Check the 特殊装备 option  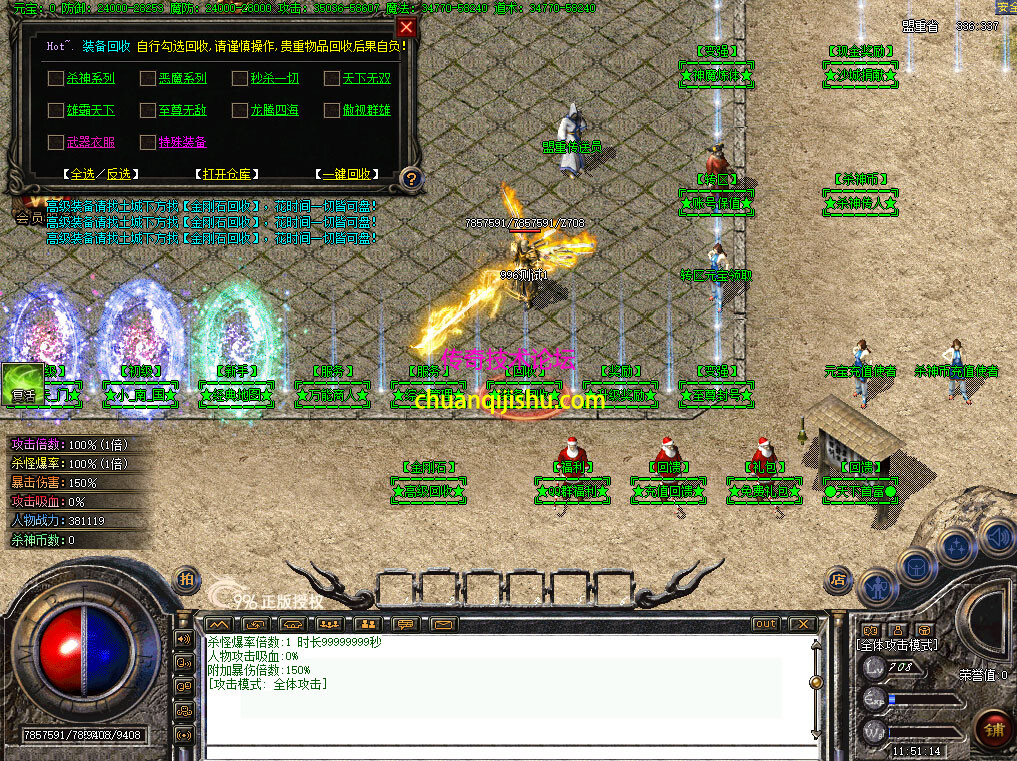point(148,142)
